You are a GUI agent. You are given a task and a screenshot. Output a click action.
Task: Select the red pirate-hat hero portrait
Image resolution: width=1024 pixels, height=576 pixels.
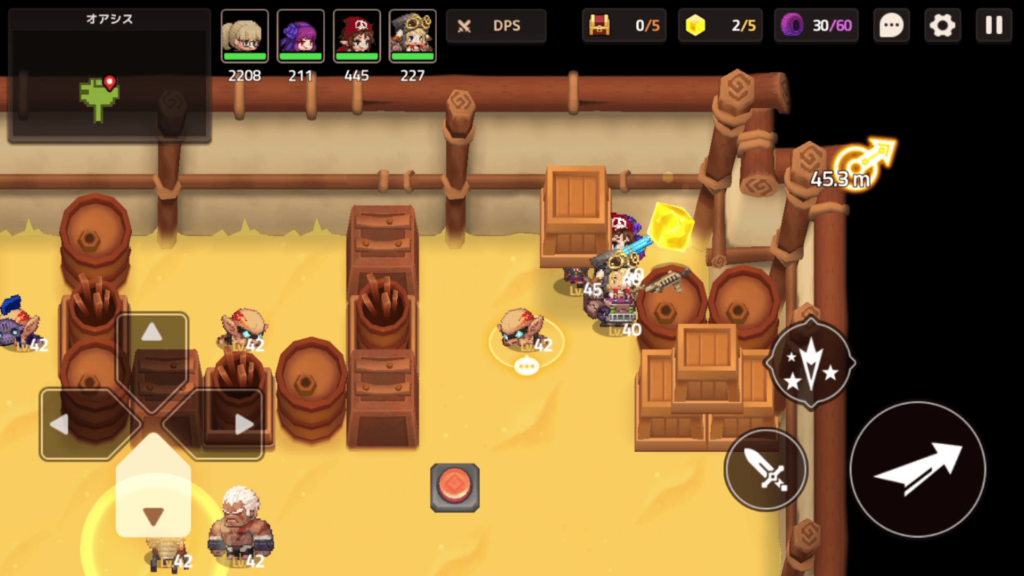coord(356,37)
